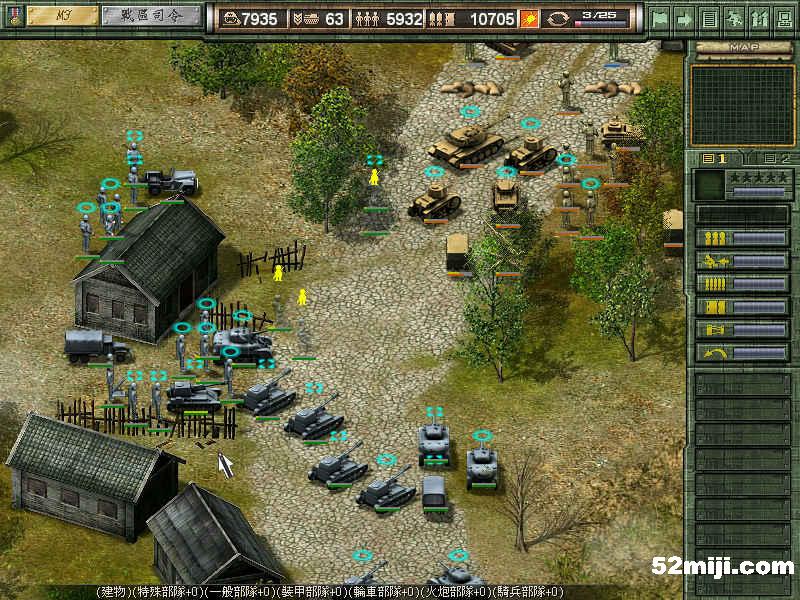Select the three-soldiers infantry row
This screenshot has width=800, height=600.
click(x=741, y=238)
